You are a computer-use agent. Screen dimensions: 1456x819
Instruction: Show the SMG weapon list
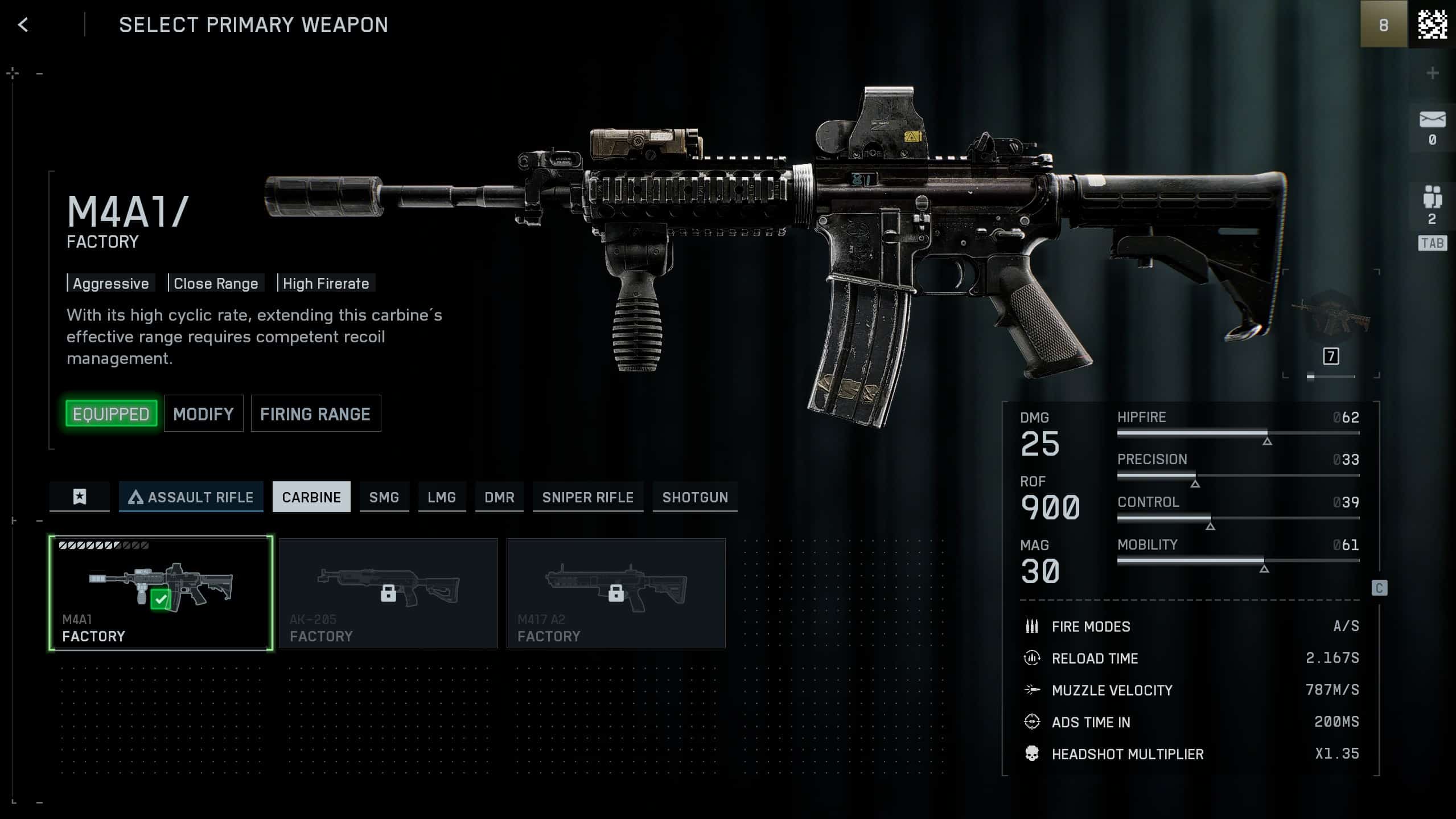pos(384,497)
